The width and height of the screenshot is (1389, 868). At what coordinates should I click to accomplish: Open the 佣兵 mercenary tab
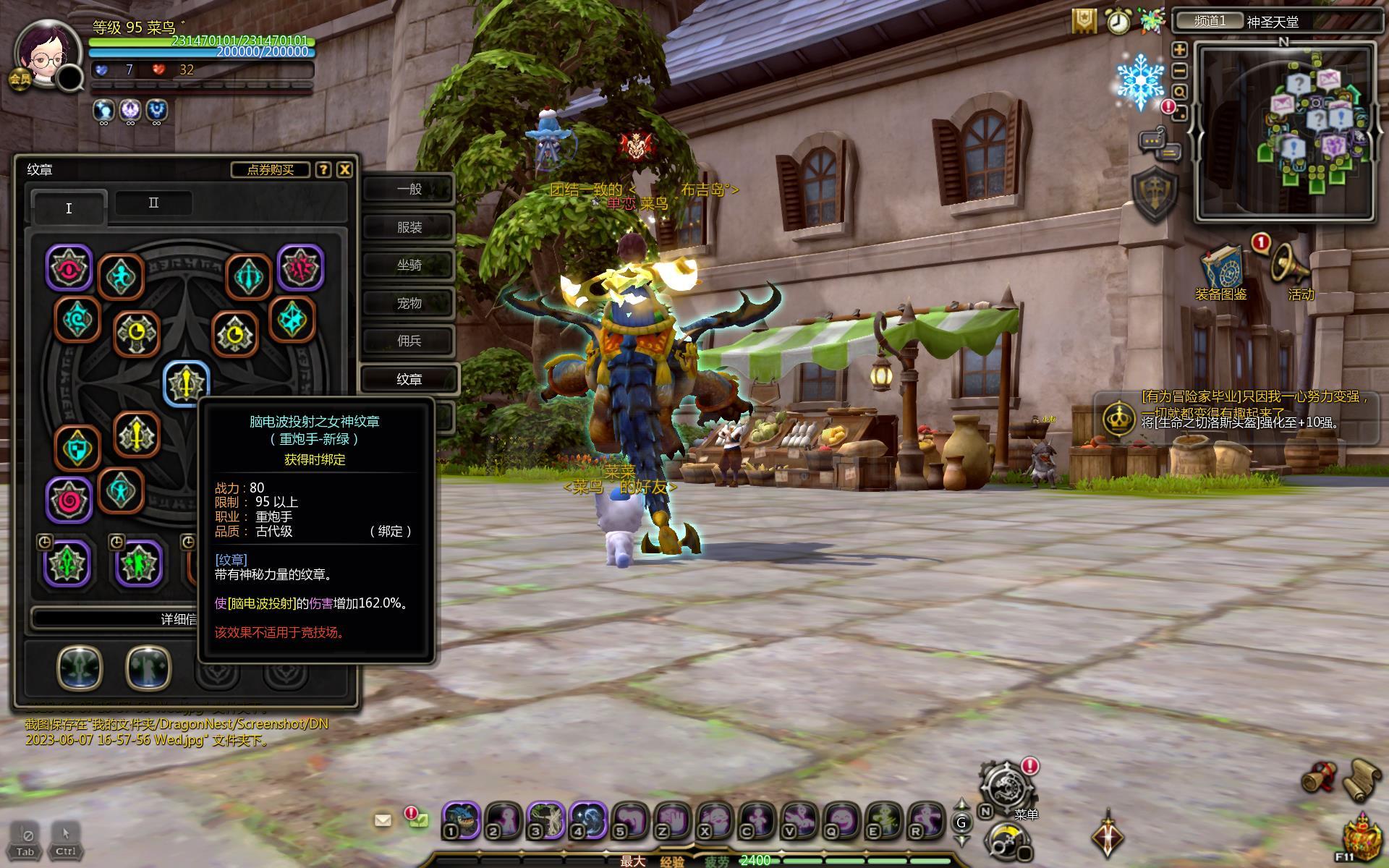coord(409,341)
